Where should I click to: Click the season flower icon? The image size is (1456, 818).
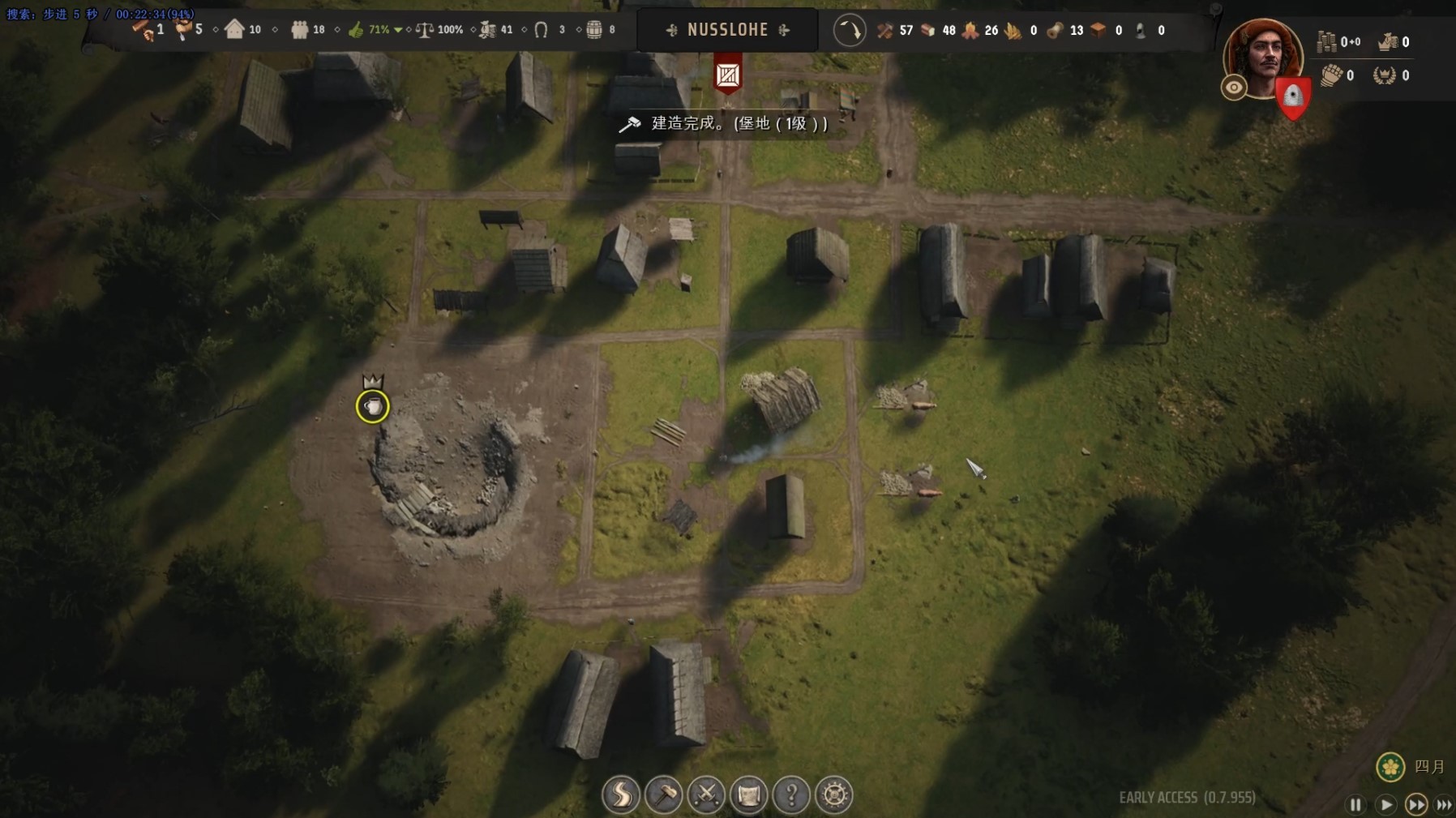(x=1390, y=766)
